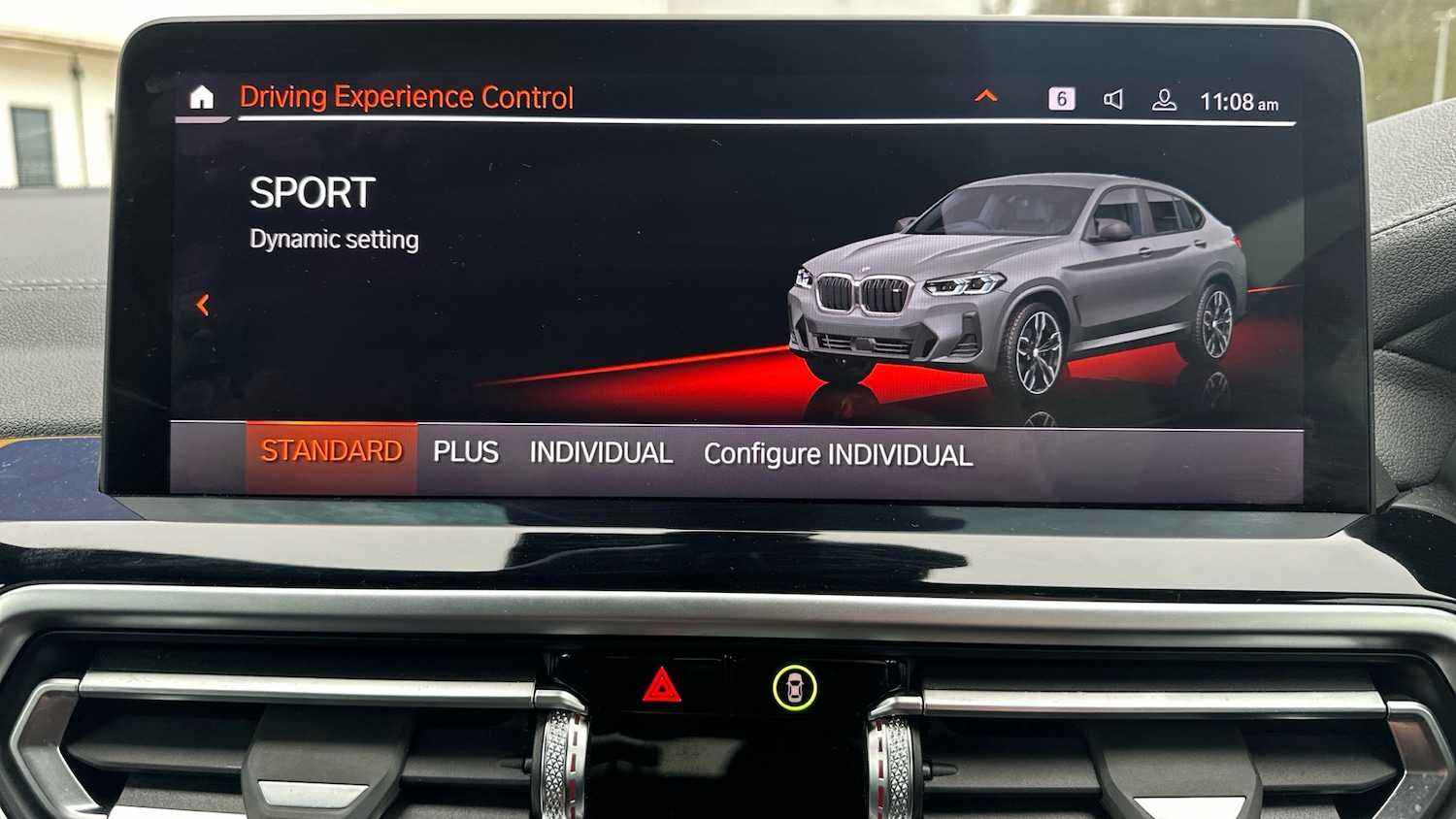Collapse the menu using the orange up chevron
Screen dimensions: 1456x819
point(986,96)
